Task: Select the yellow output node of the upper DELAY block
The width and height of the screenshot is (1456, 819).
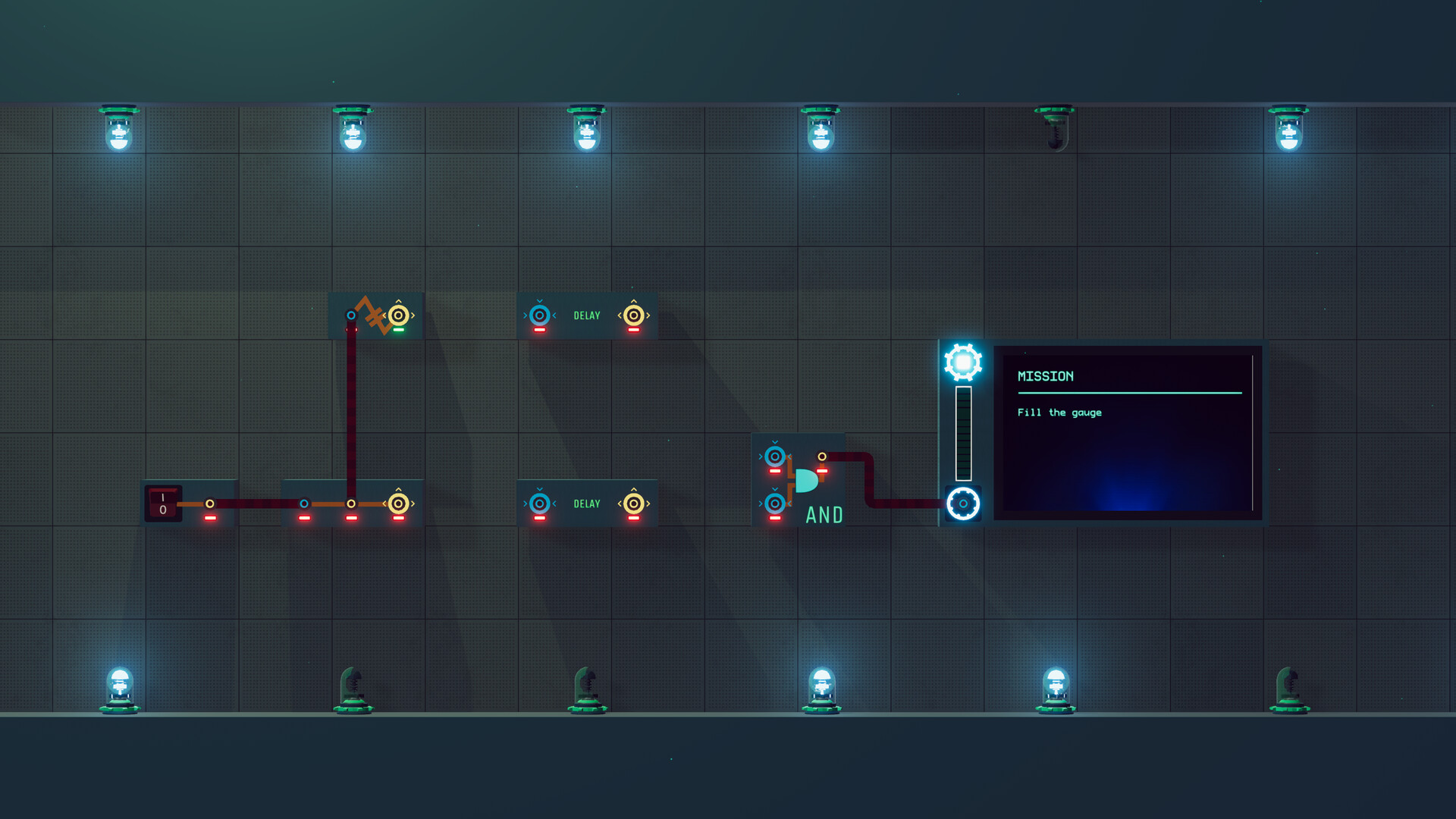Action: click(x=633, y=315)
